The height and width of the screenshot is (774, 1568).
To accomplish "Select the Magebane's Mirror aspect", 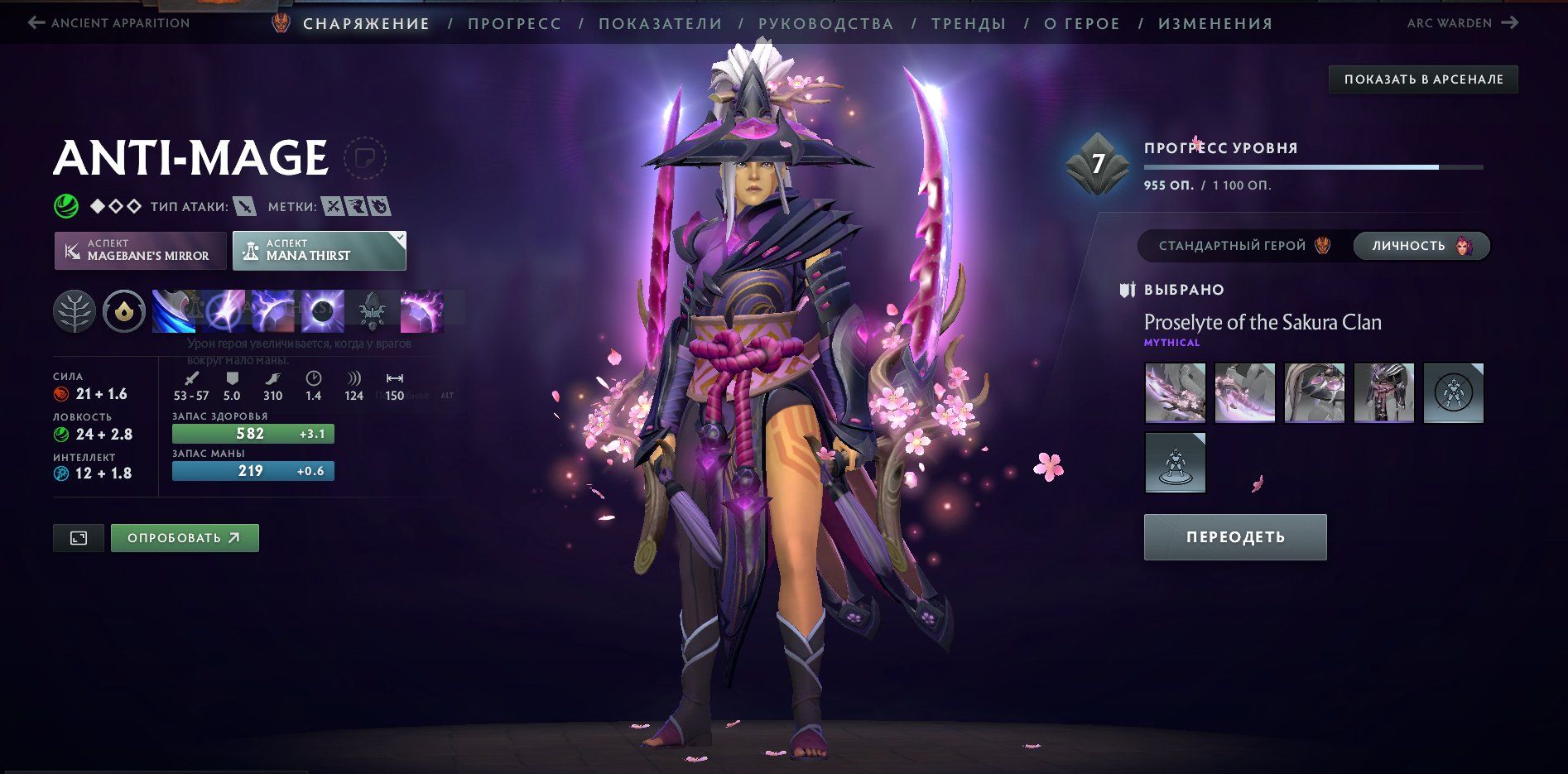I will (x=141, y=250).
